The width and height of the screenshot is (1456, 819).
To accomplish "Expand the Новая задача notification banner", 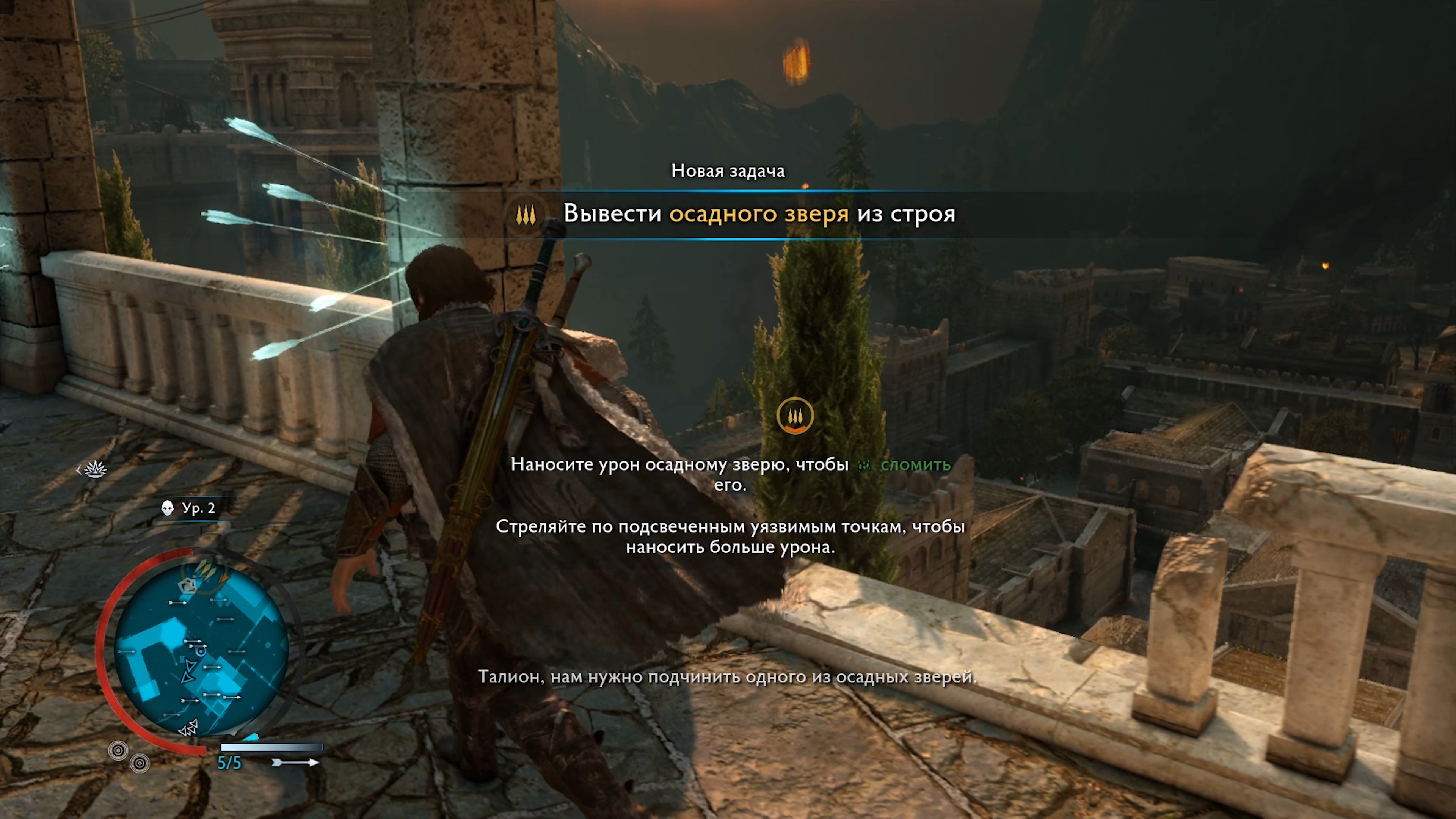I will click(x=728, y=171).
